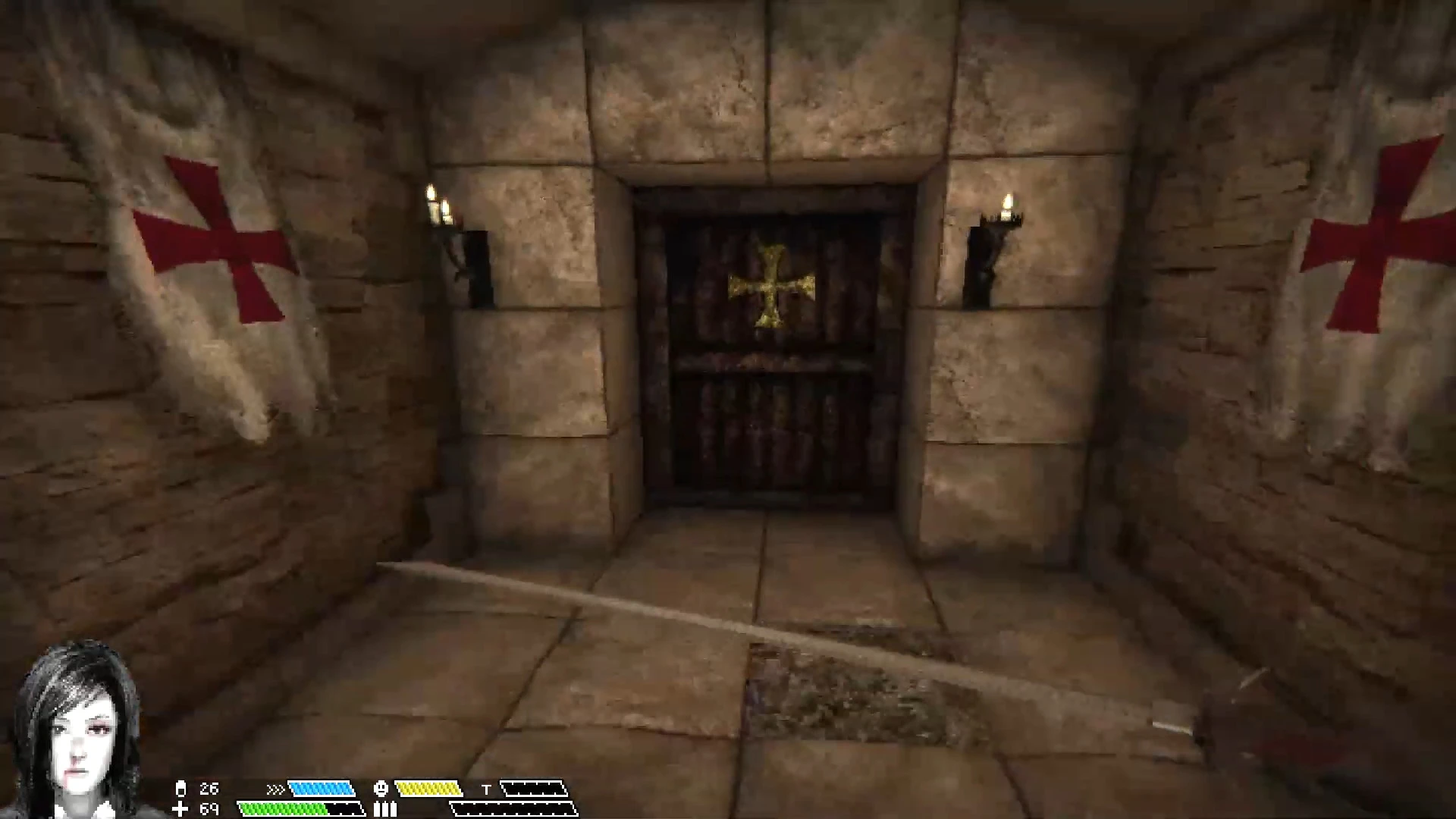
Task: Click the T indicator in the HUD
Action: [486, 789]
